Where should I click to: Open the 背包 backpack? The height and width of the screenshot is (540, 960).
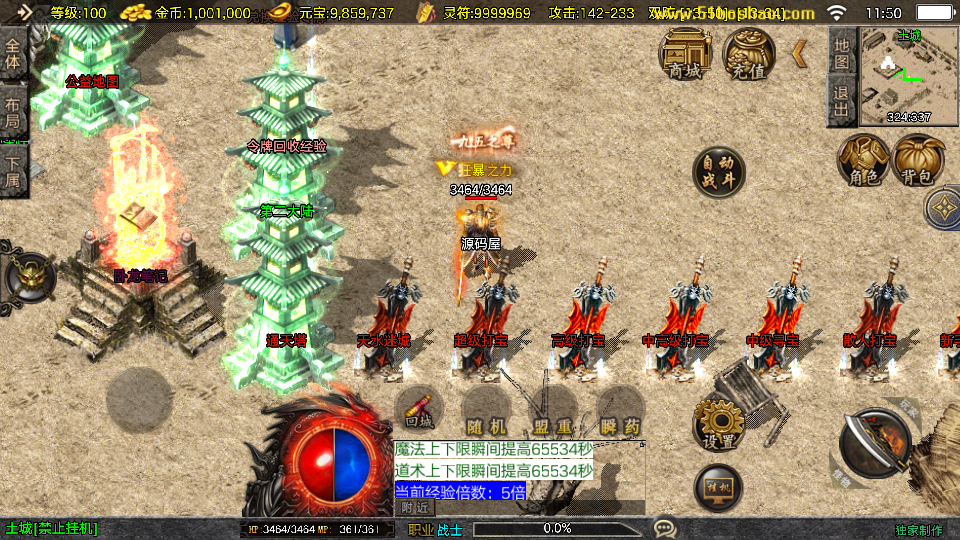click(919, 161)
